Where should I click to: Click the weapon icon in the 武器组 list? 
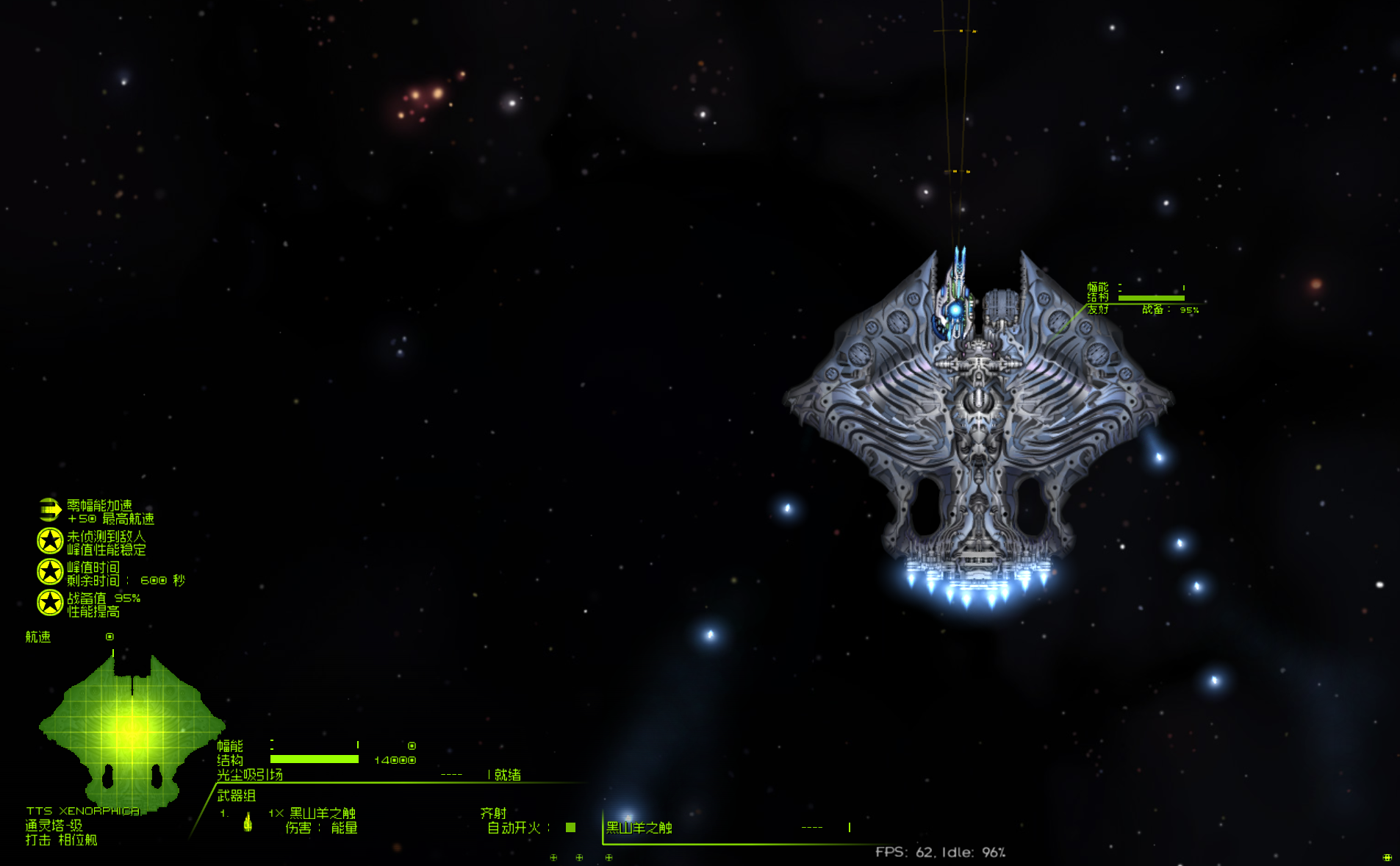248,821
